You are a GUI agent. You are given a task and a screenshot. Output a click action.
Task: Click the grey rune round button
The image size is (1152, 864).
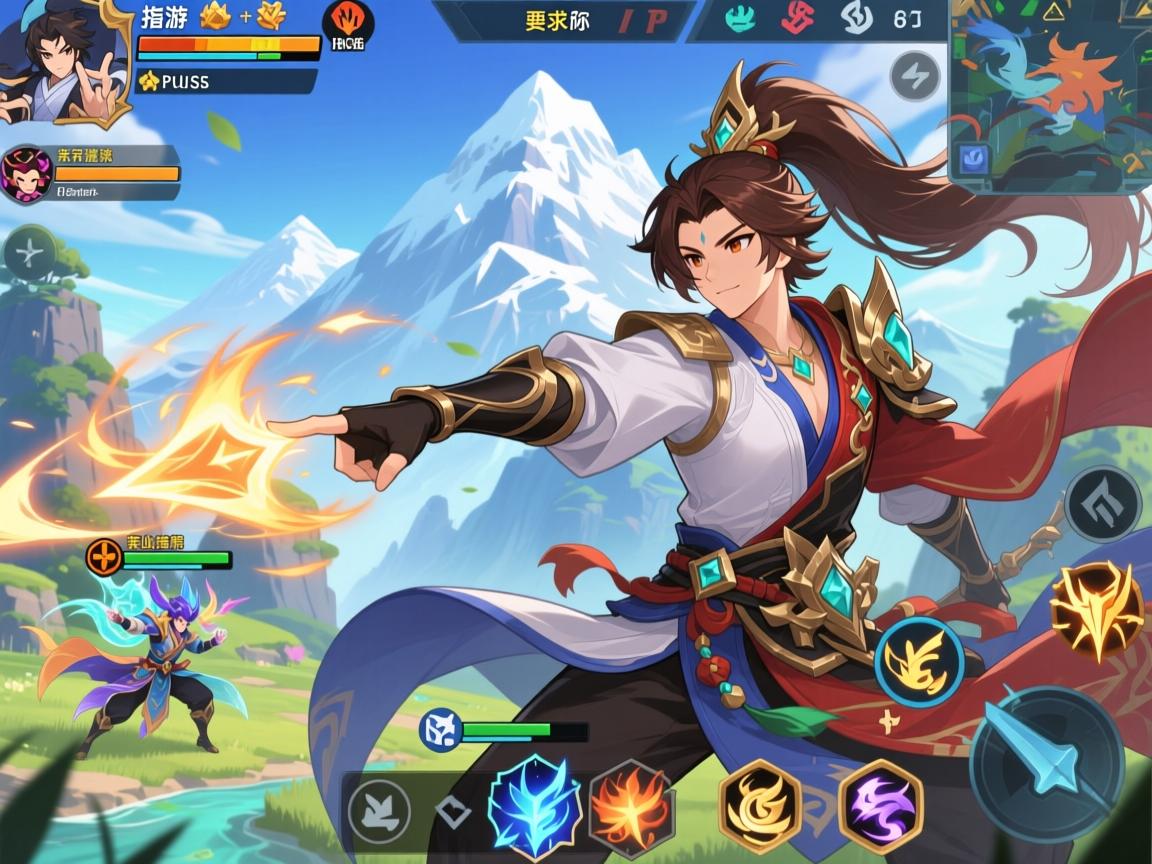point(1102,503)
